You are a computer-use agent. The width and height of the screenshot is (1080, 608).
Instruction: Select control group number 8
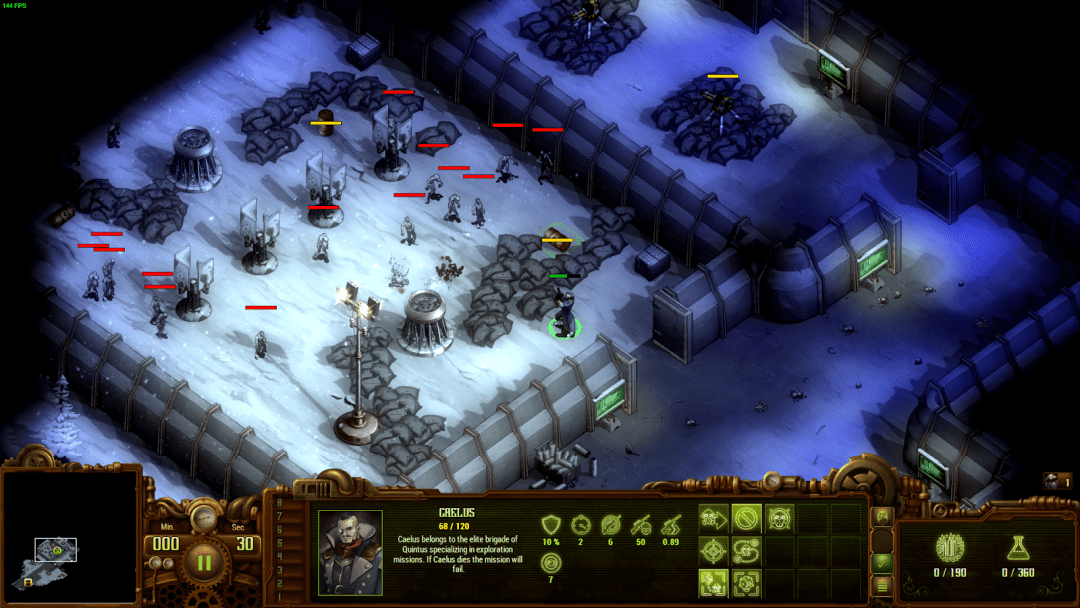[280, 503]
